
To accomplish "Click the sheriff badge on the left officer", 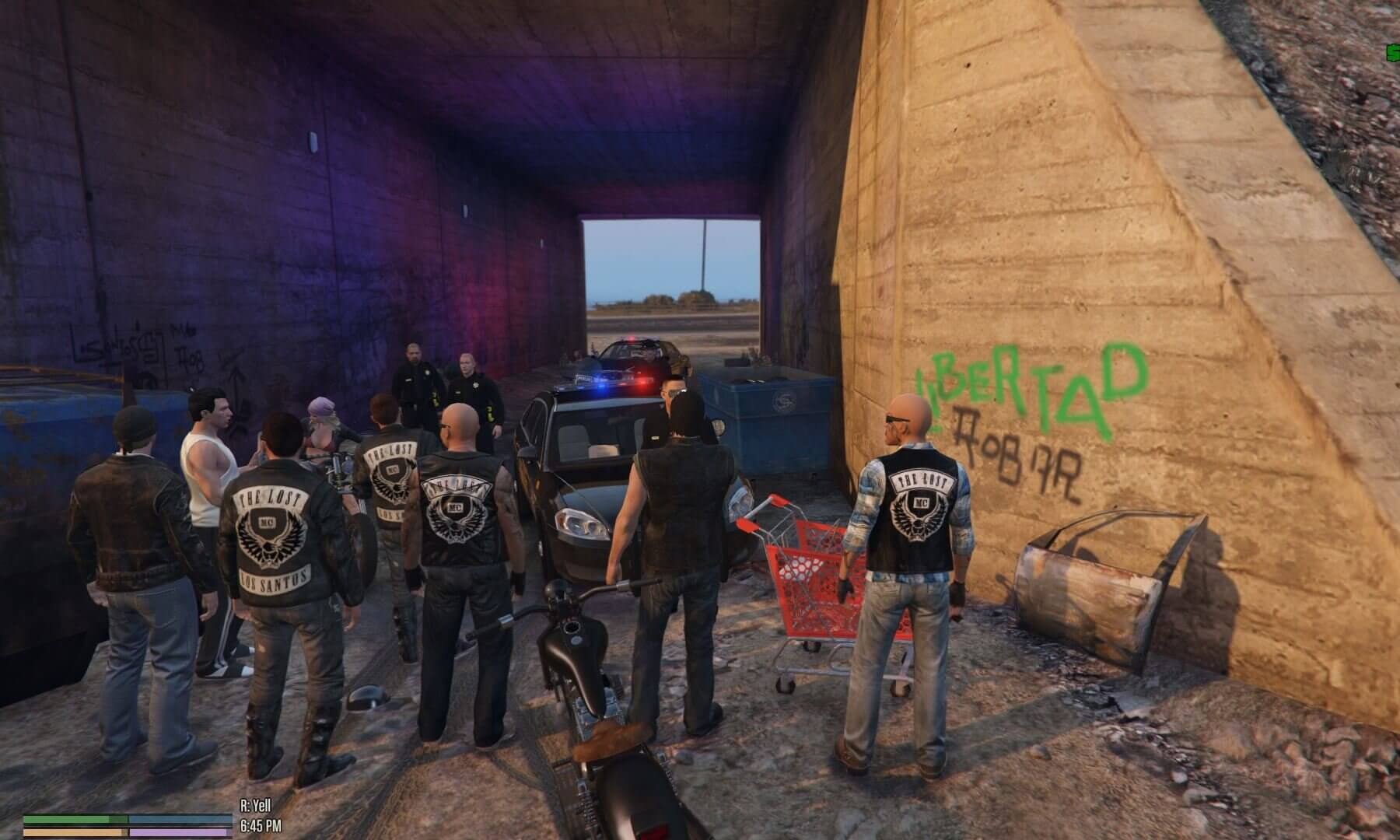I will point(427,372).
